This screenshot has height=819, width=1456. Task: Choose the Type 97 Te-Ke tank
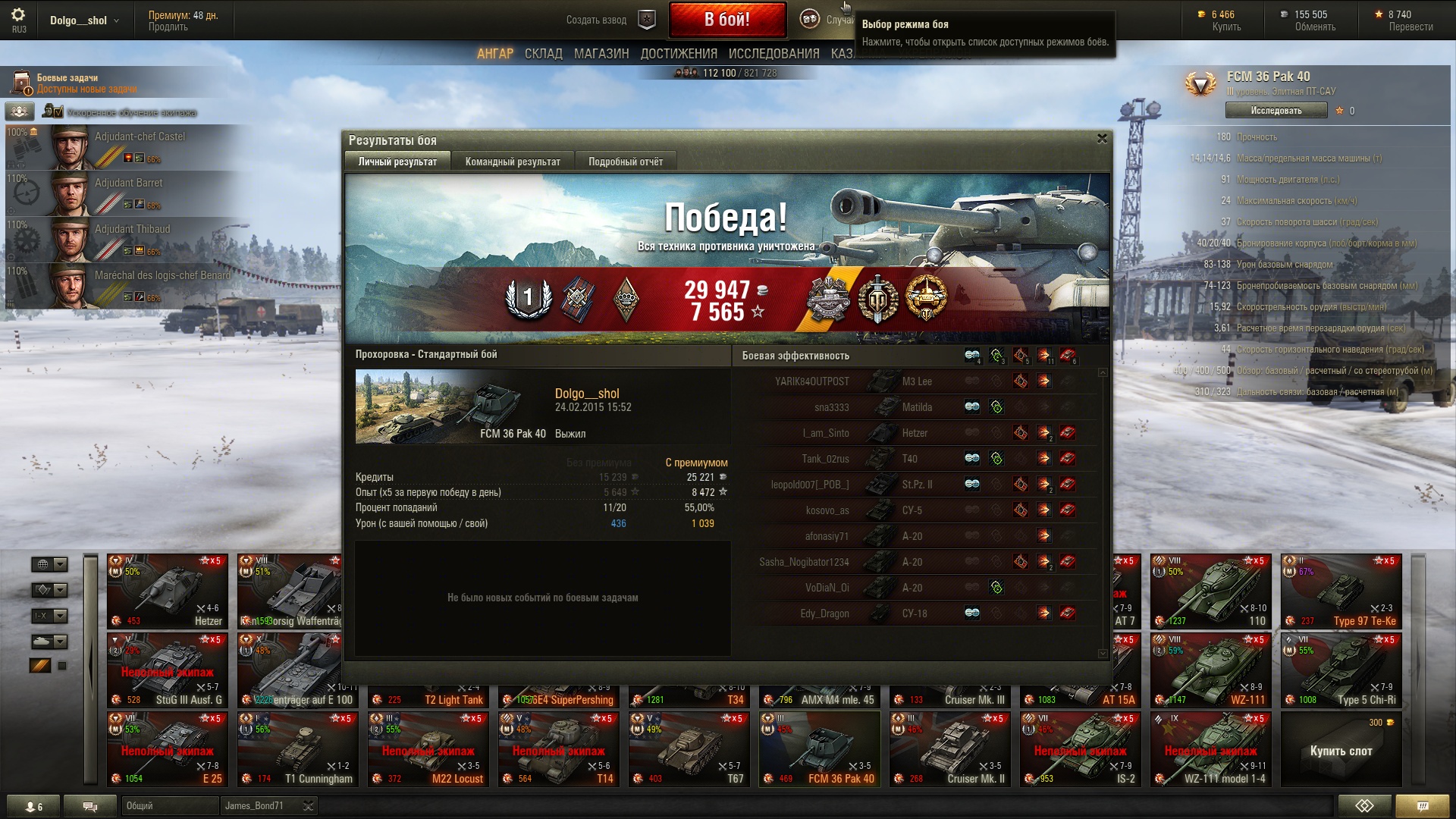(x=1341, y=591)
